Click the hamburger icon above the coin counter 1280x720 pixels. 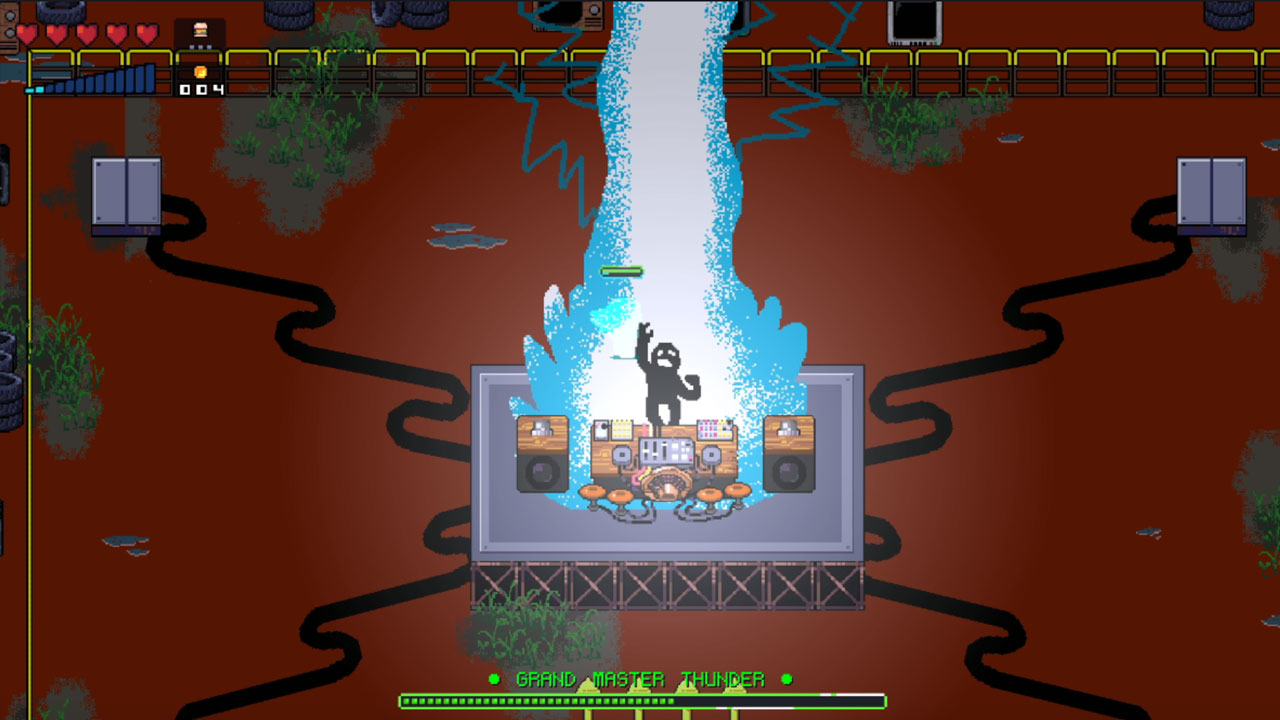pyautogui.click(x=200, y=30)
